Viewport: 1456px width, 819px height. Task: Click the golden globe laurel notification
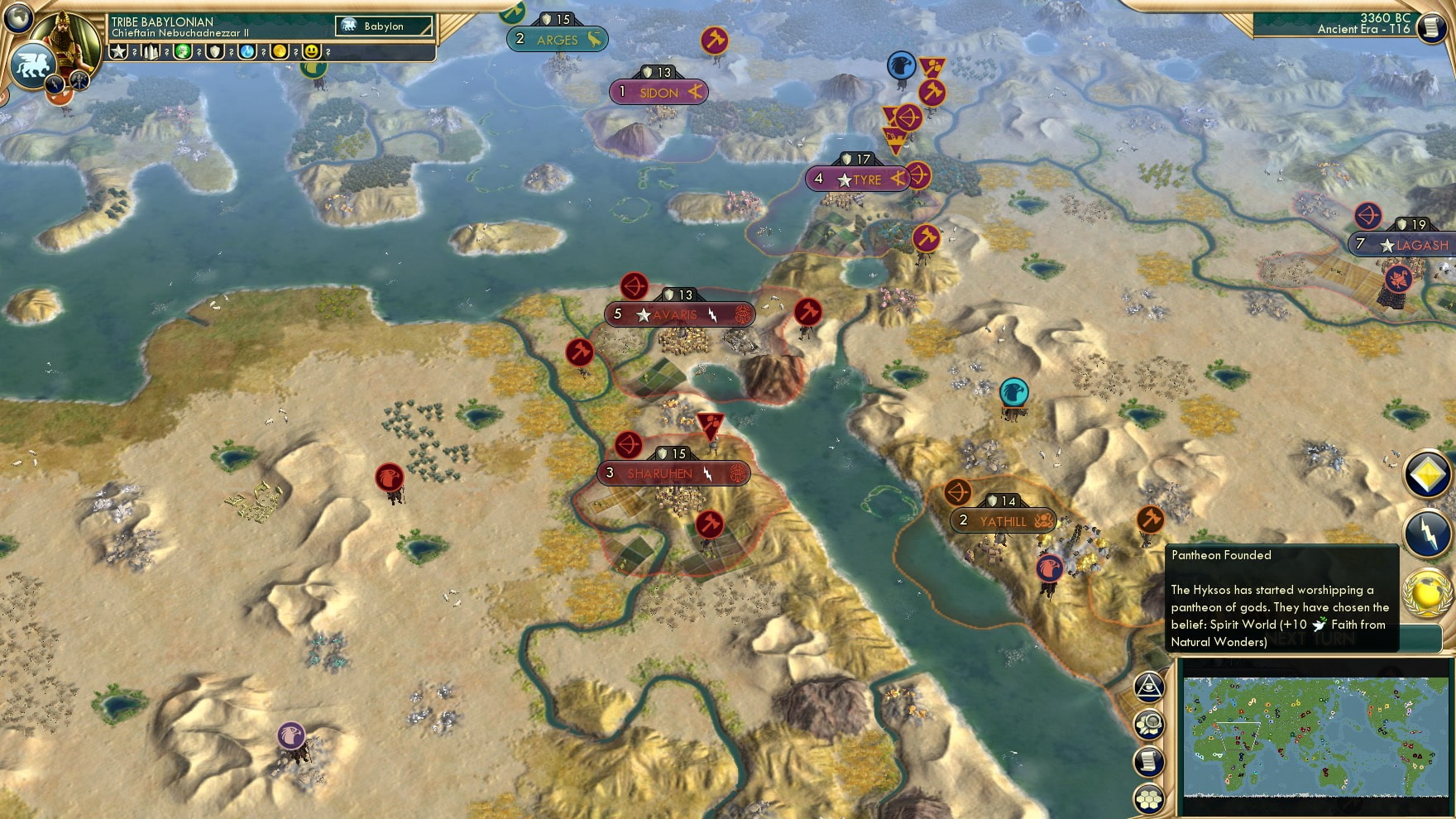click(x=1428, y=593)
